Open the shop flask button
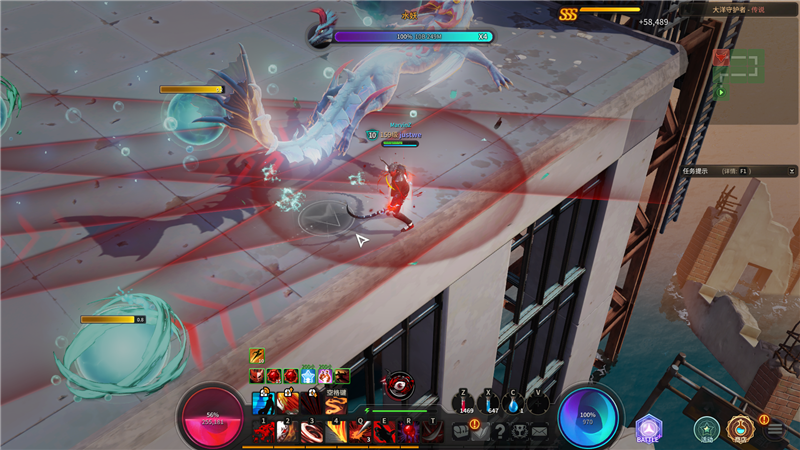The image size is (800, 450). (740, 429)
